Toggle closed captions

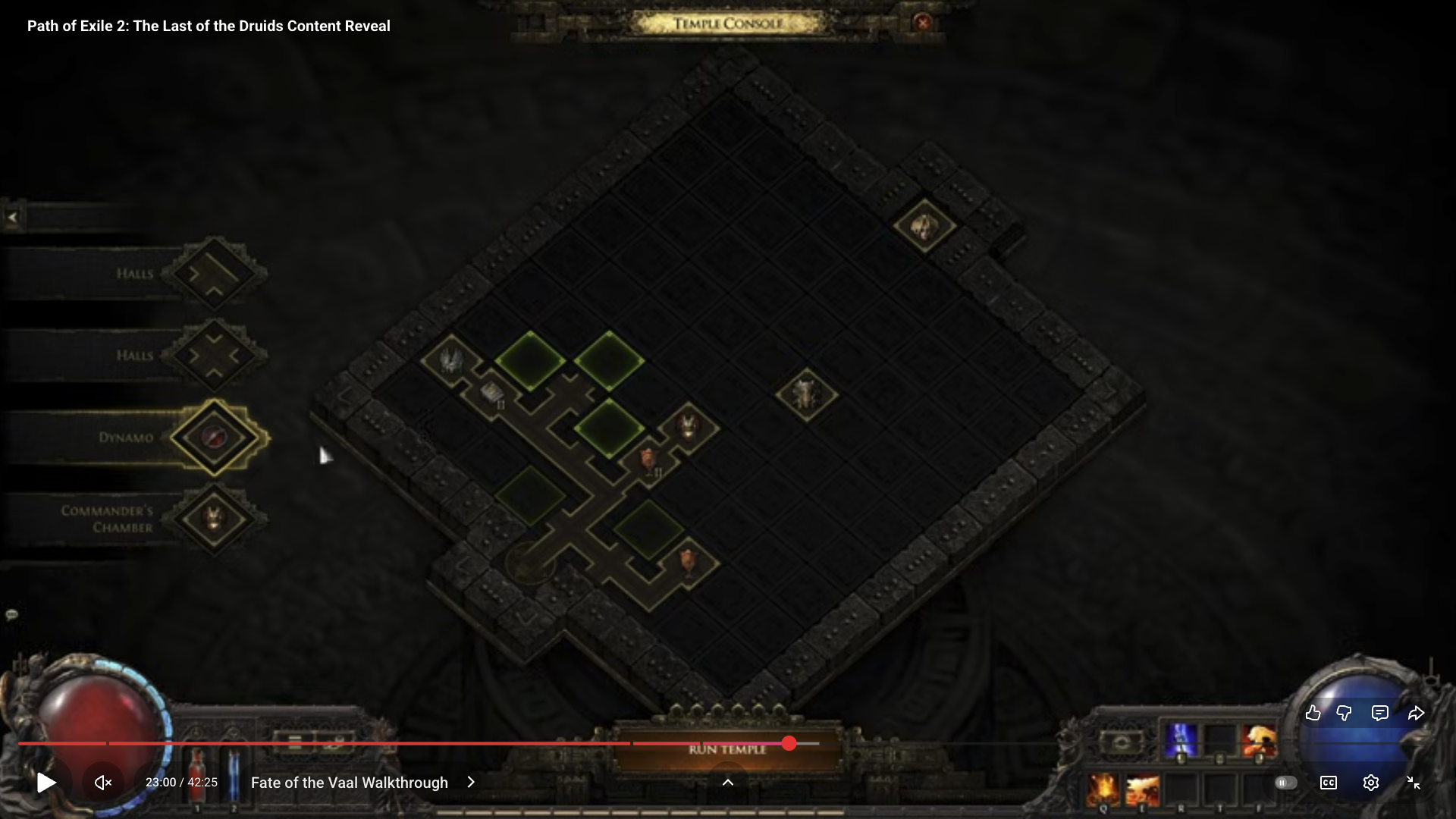[x=1329, y=783]
